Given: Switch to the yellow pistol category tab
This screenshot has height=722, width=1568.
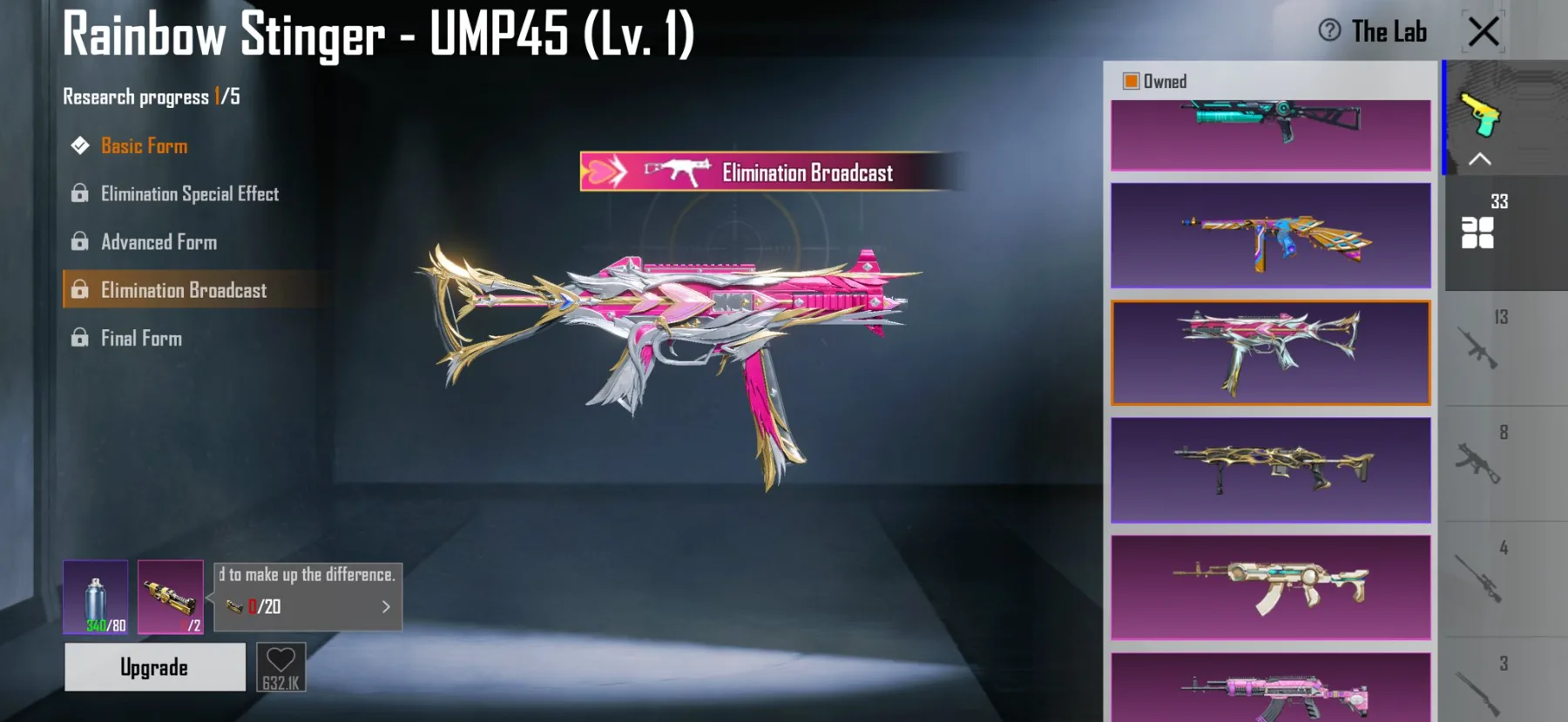Looking at the screenshot, I should [1481, 115].
